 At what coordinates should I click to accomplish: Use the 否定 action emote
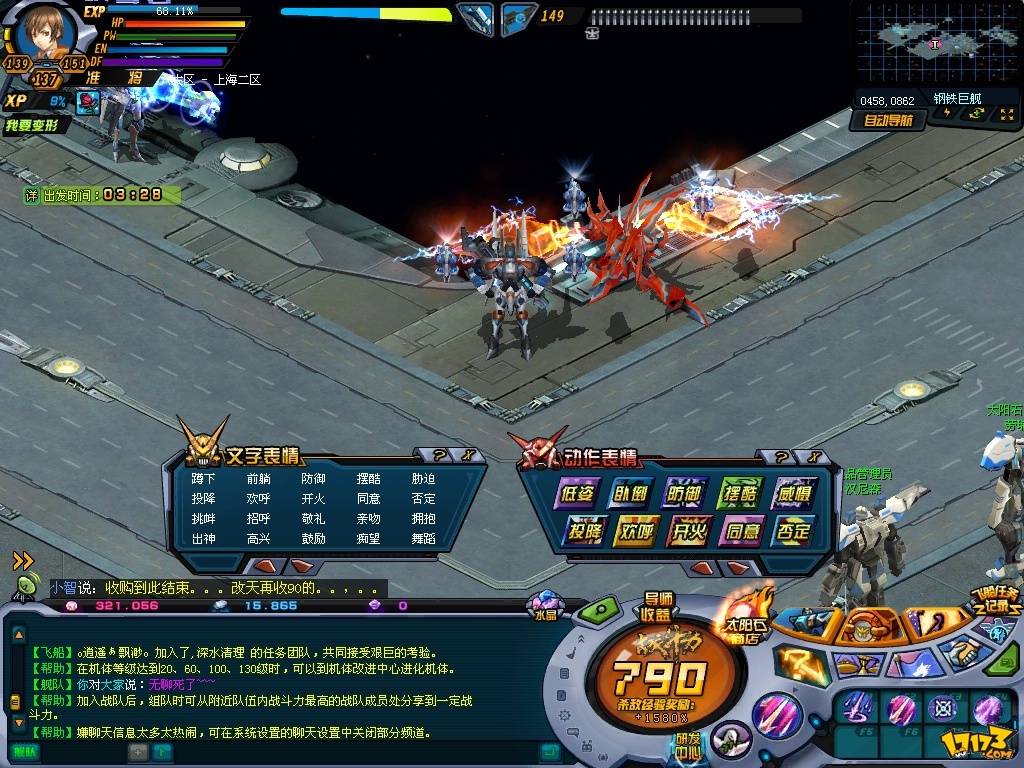(795, 530)
